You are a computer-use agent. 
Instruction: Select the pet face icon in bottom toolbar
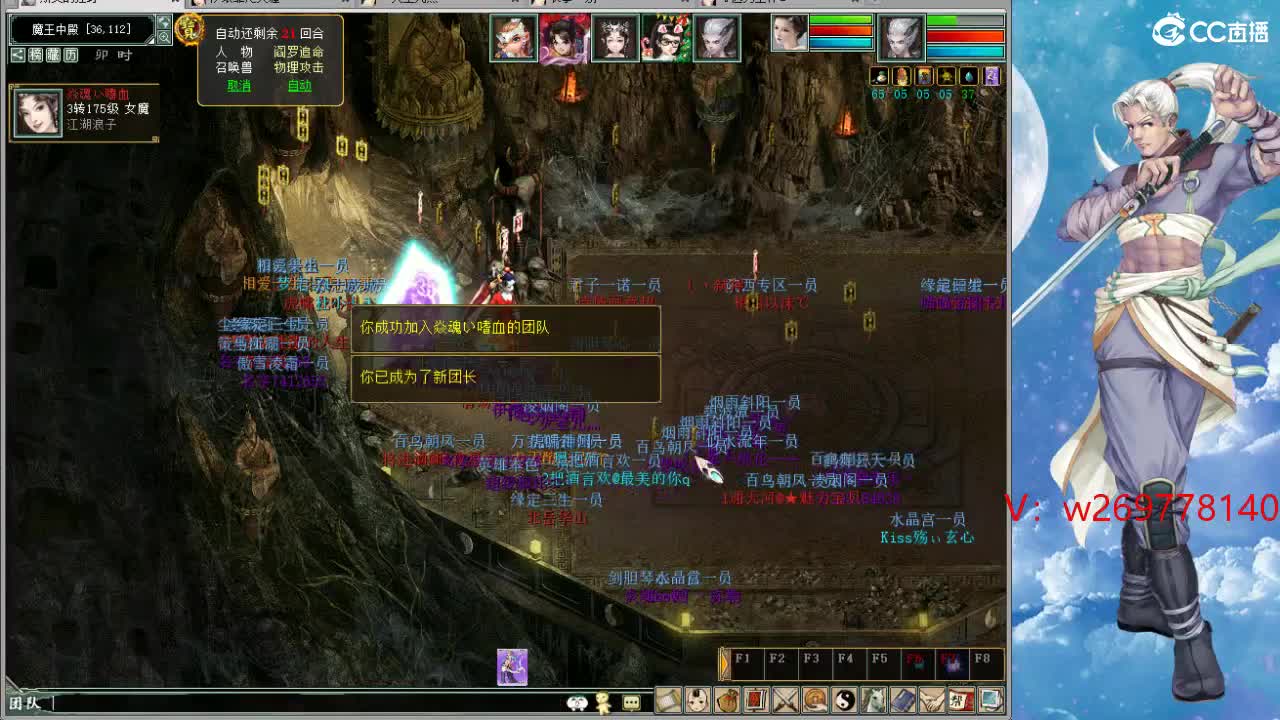(x=695, y=700)
